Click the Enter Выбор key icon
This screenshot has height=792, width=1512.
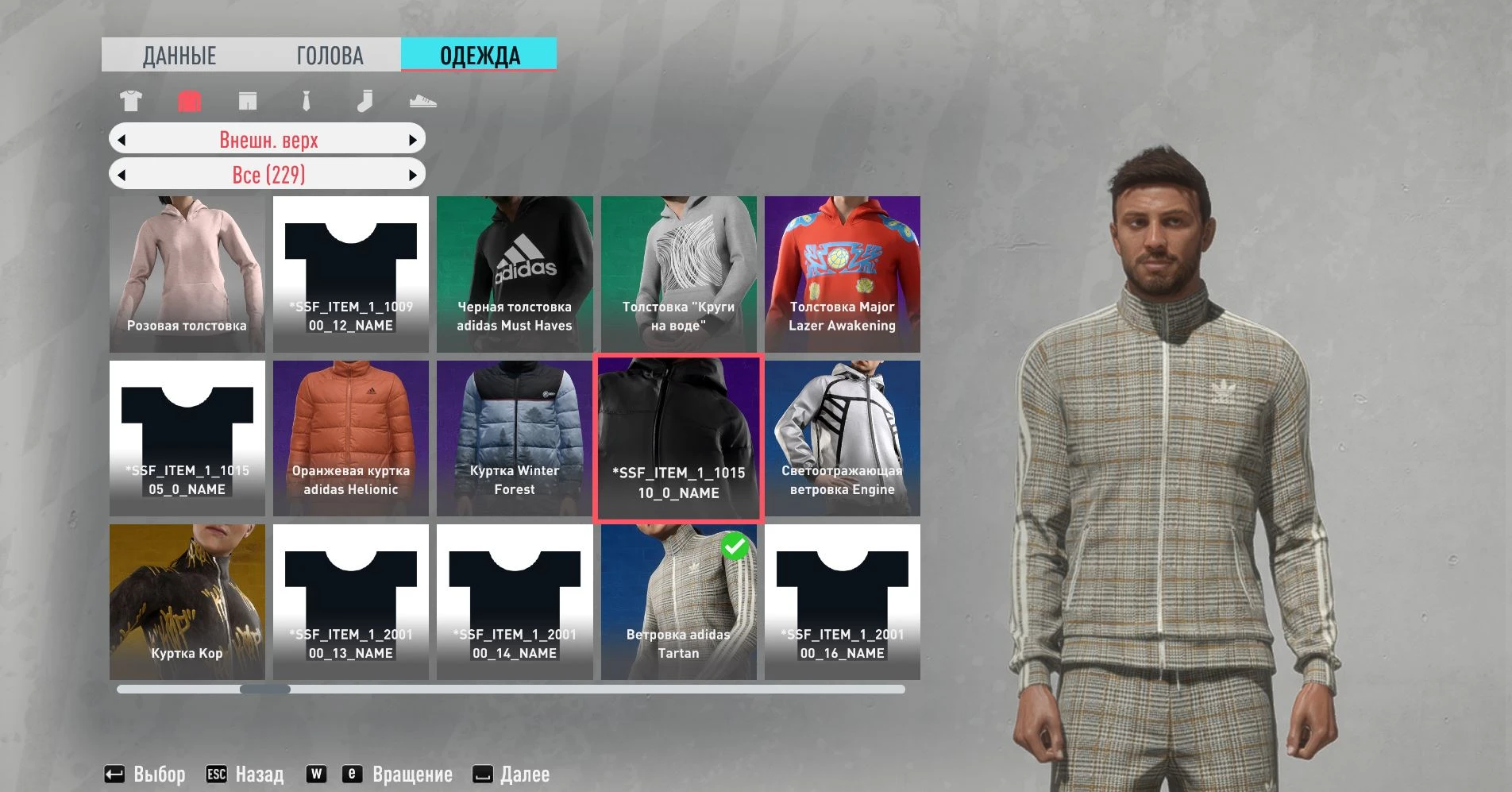pyautogui.click(x=116, y=773)
